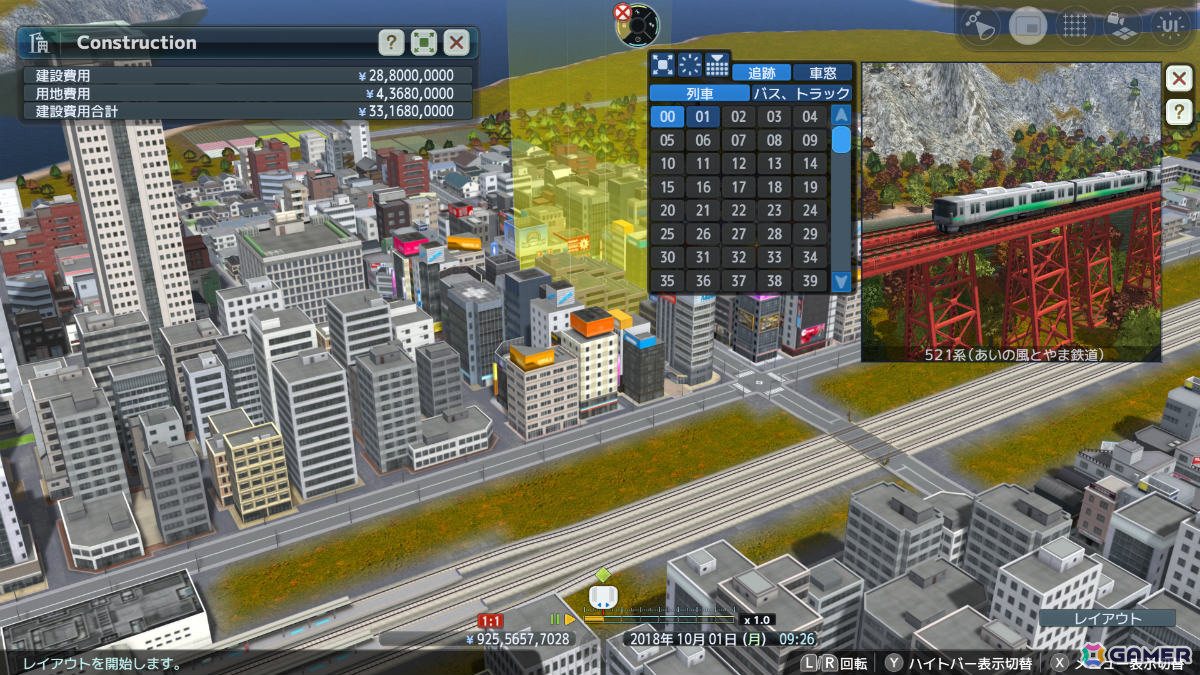
Task: Pick train number 24
Action: (809, 210)
